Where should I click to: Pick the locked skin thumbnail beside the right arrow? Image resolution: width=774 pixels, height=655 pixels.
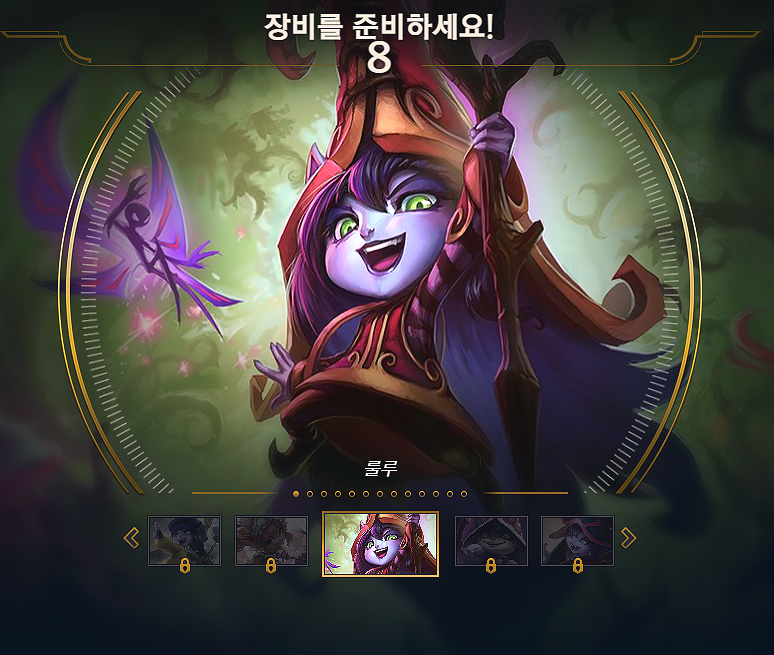[577, 541]
